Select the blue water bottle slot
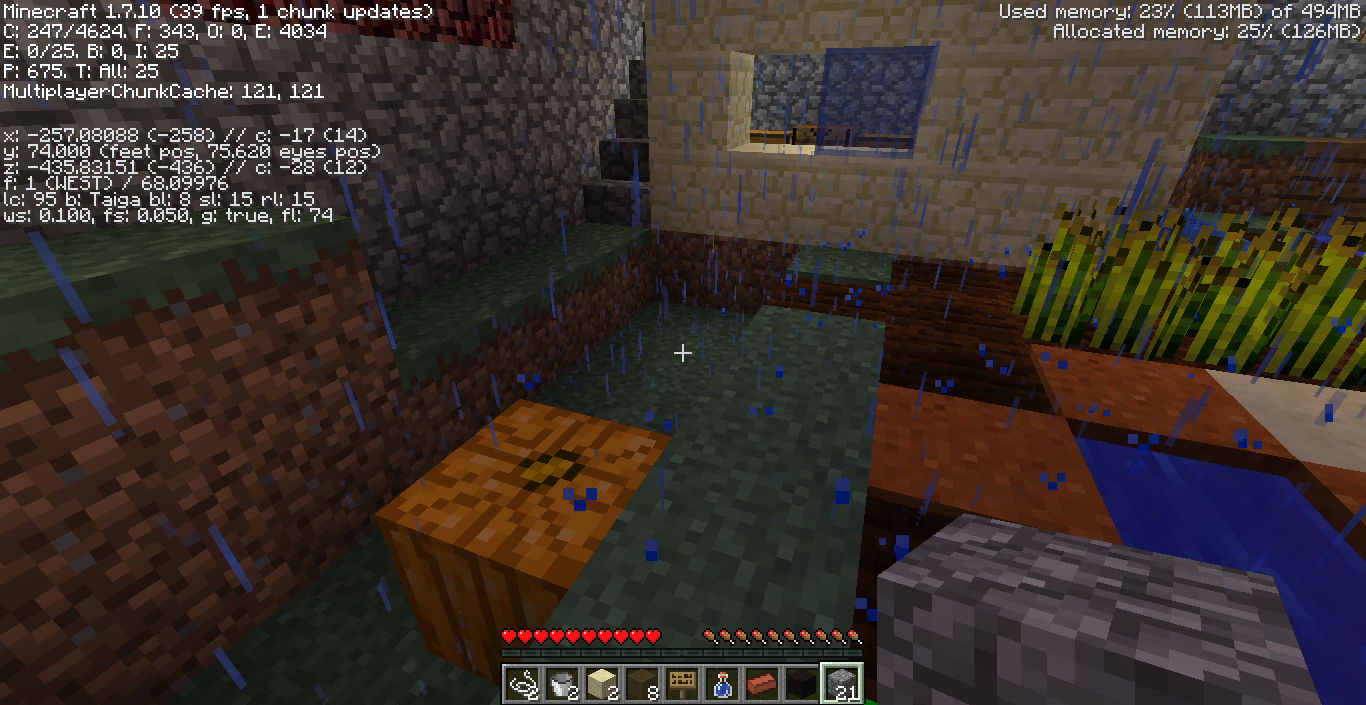Screen dimensions: 1366x705 coord(722,683)
